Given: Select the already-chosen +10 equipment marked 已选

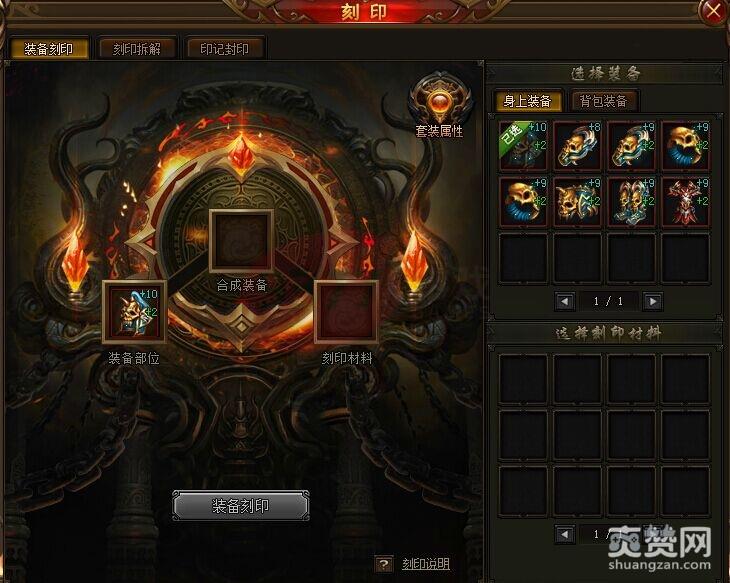Looking at the screenshot, I should 523,146.
